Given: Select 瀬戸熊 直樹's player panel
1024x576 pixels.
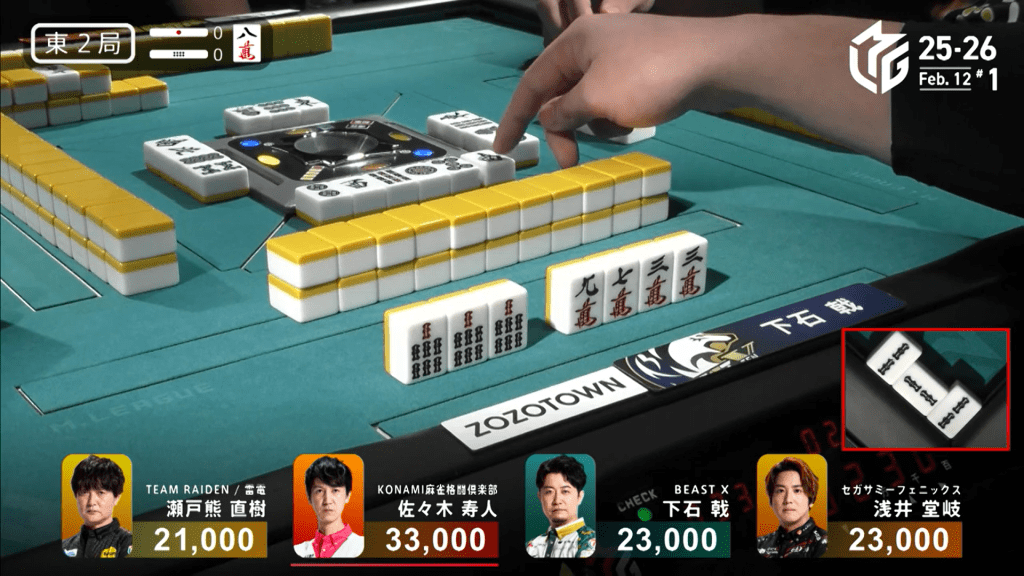Looking at the screenshot, I should pos(165,506).
